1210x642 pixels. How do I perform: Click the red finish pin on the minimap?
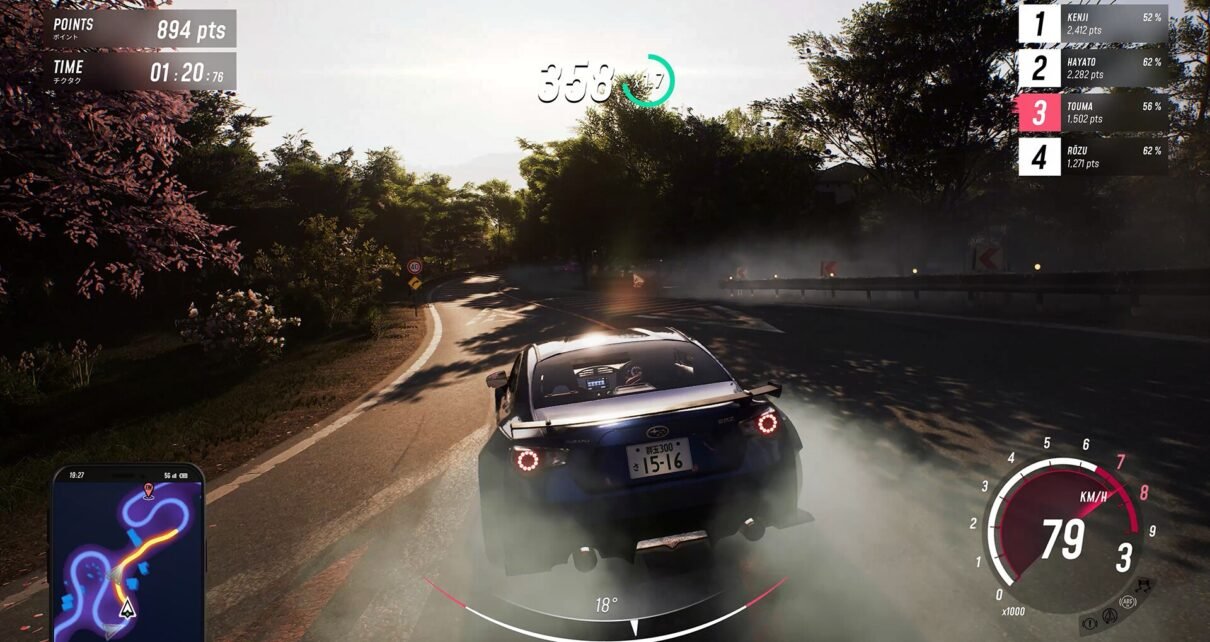point(148,490)
